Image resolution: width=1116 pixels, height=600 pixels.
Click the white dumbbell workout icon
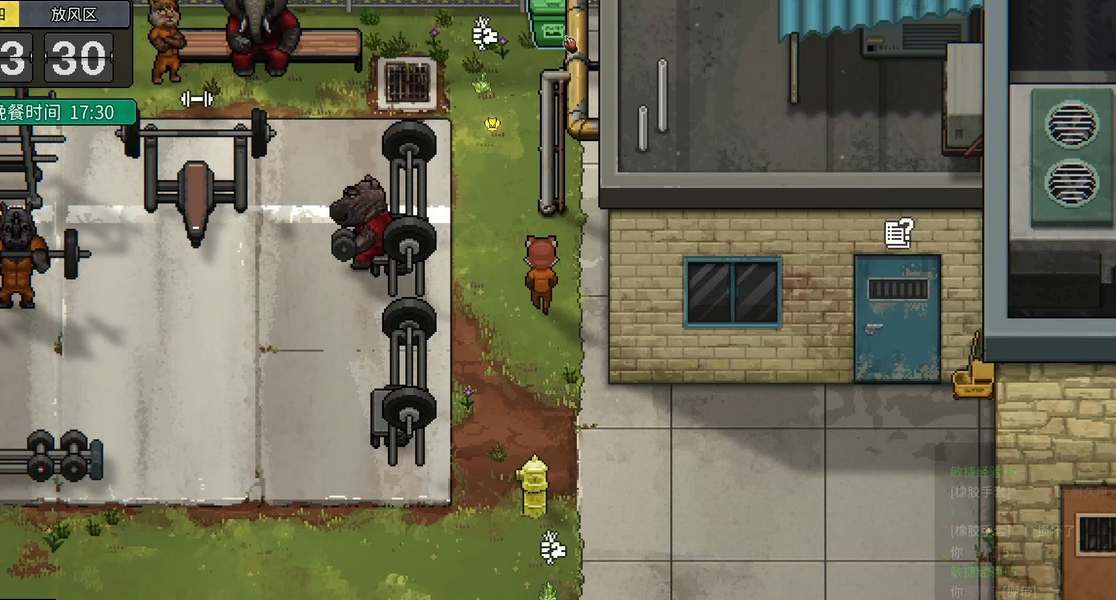196,98
